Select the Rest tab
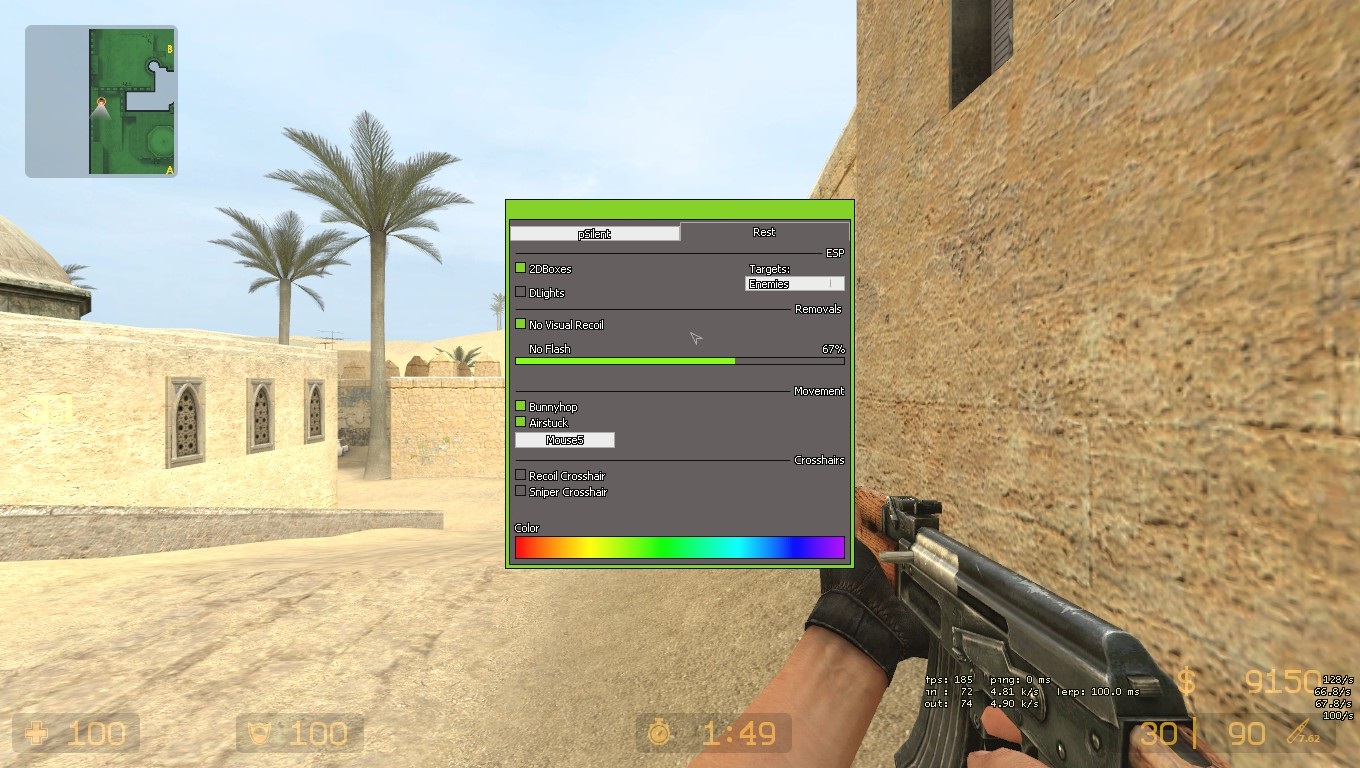 pos(764,232)
